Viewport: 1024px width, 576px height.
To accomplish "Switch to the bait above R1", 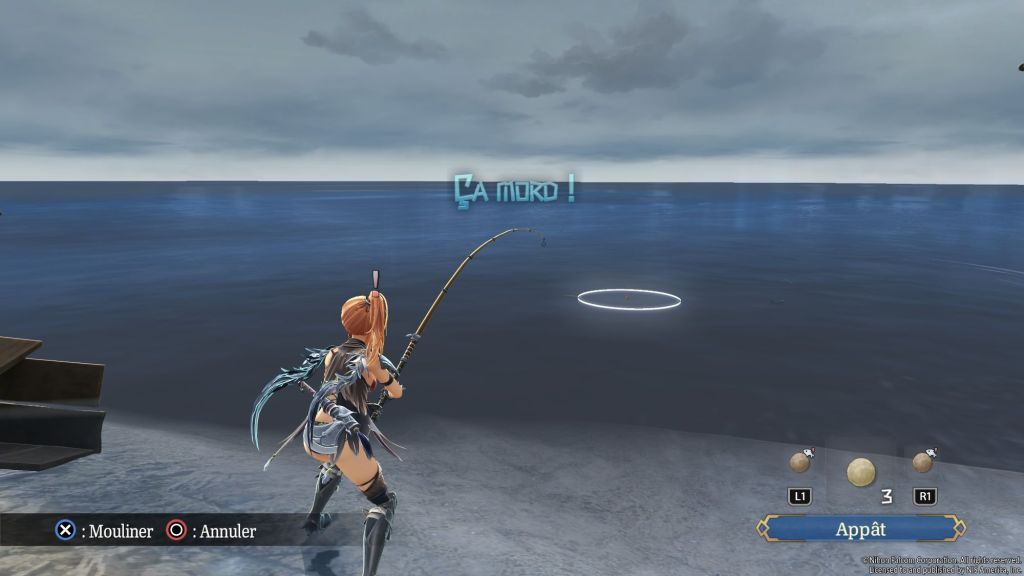I will coord(923,462).
